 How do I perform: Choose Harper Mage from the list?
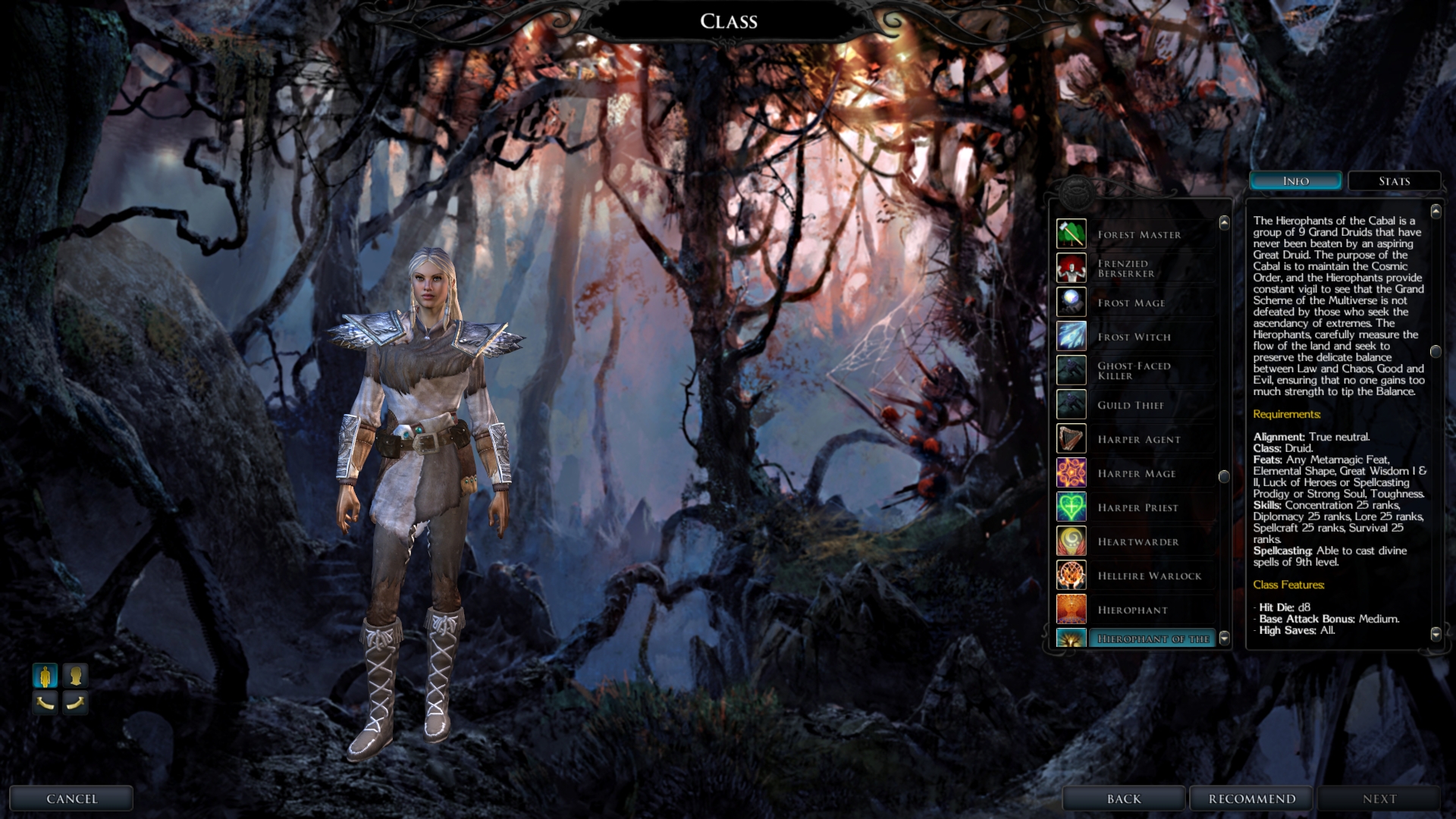pyautogui.click(x=1138, y=473)
